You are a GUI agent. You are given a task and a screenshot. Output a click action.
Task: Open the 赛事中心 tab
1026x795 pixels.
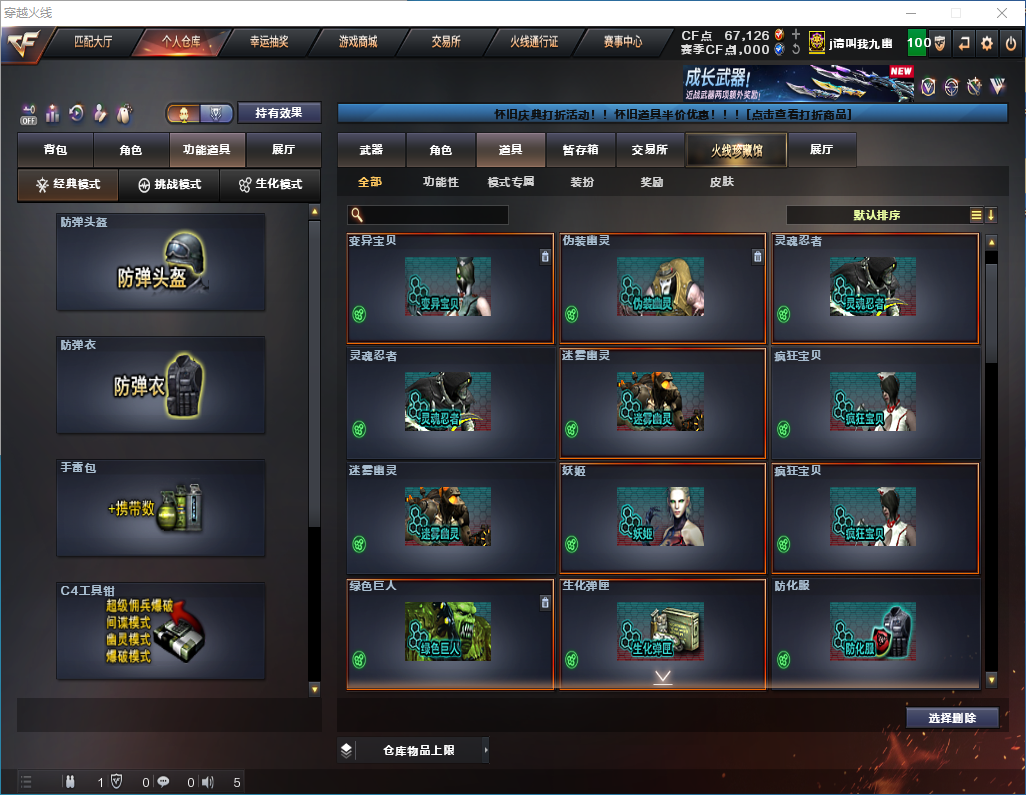coord(622,42)
